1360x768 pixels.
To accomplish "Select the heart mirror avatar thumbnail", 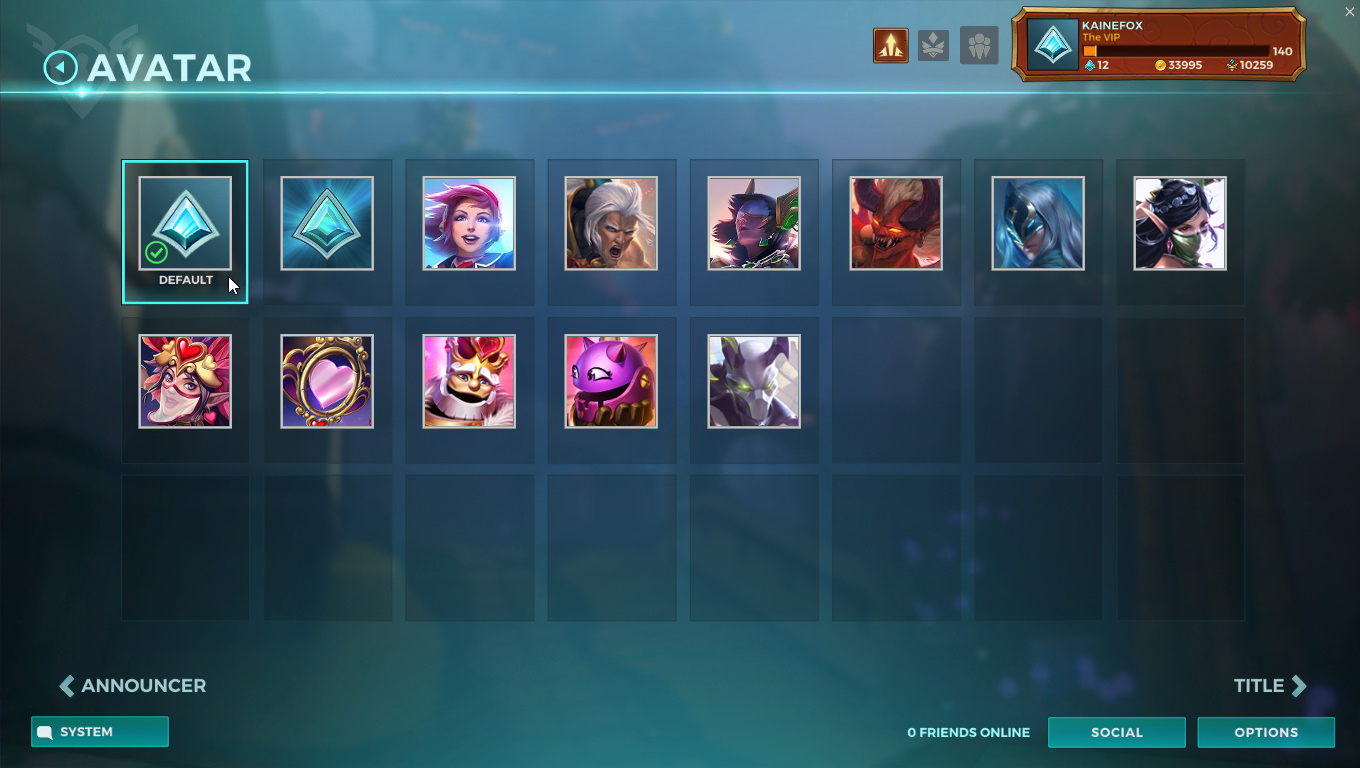I will (327, 381).
